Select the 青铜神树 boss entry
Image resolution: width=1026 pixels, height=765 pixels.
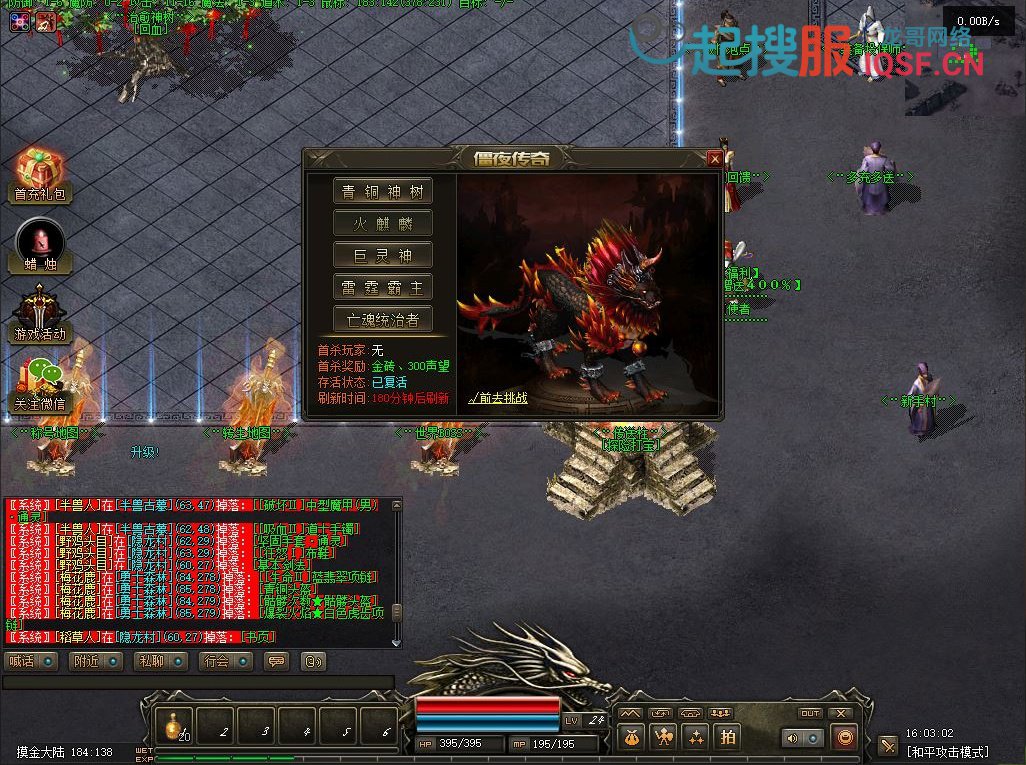383,191
